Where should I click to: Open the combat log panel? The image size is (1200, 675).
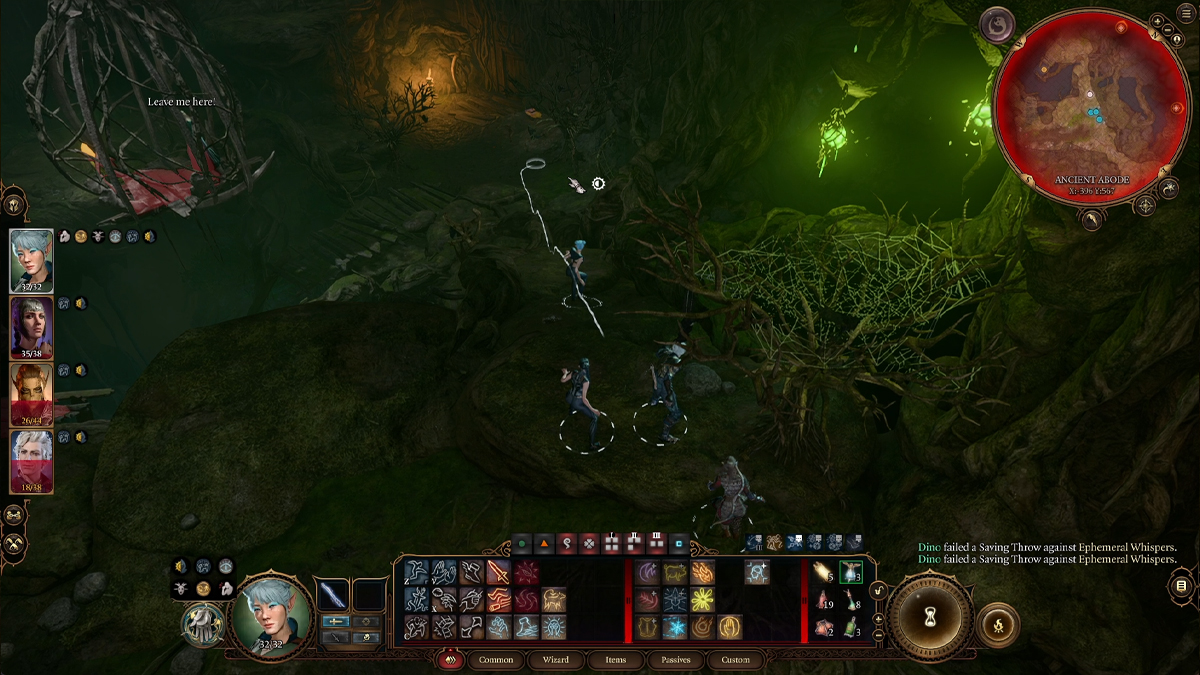[x=1181, y=585]
